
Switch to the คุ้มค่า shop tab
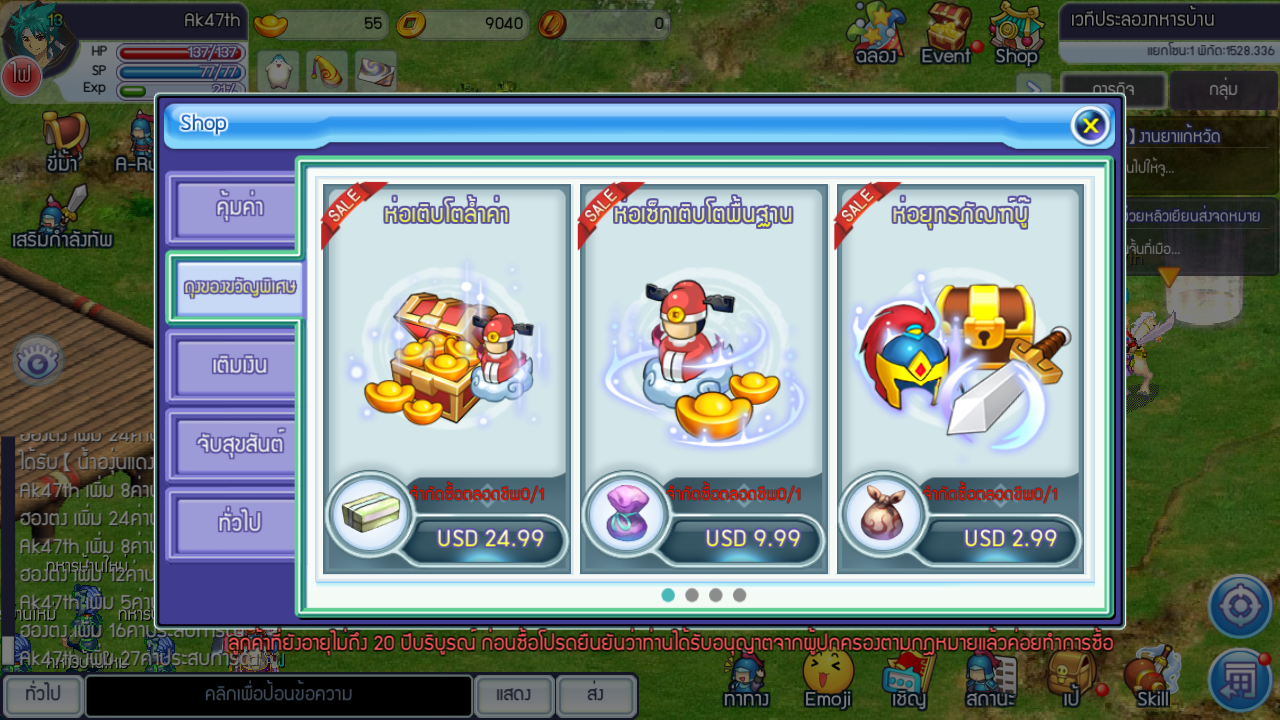coord(234,209)
